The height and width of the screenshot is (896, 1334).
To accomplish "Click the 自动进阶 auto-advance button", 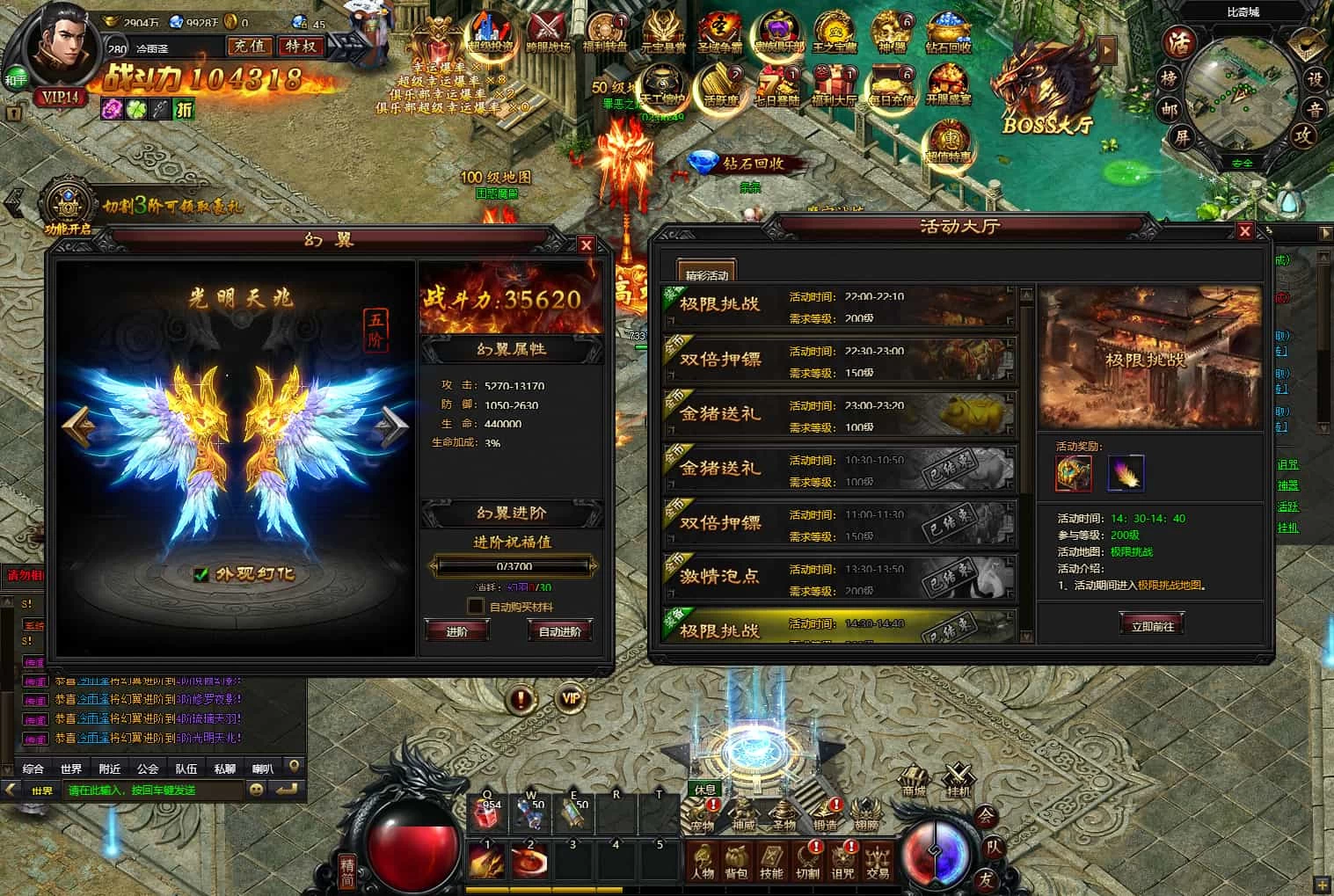I will pyautogui.click(x=559, y=631).
